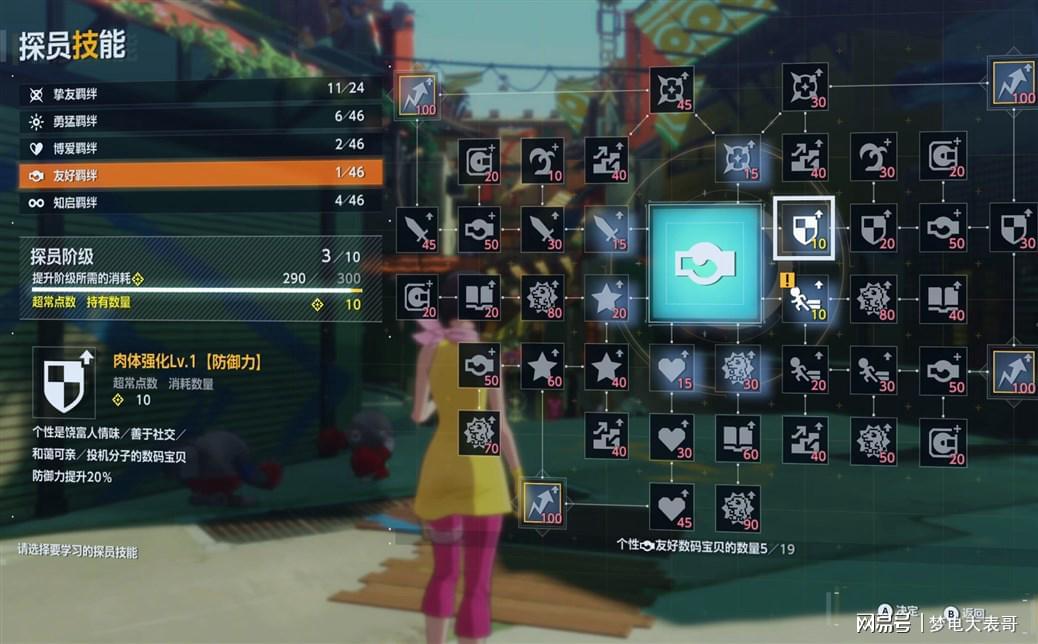This screenshot has width=1038, height=644.
Task: Choose the crosshair skill costing 15
Action: tap(737, 160)
